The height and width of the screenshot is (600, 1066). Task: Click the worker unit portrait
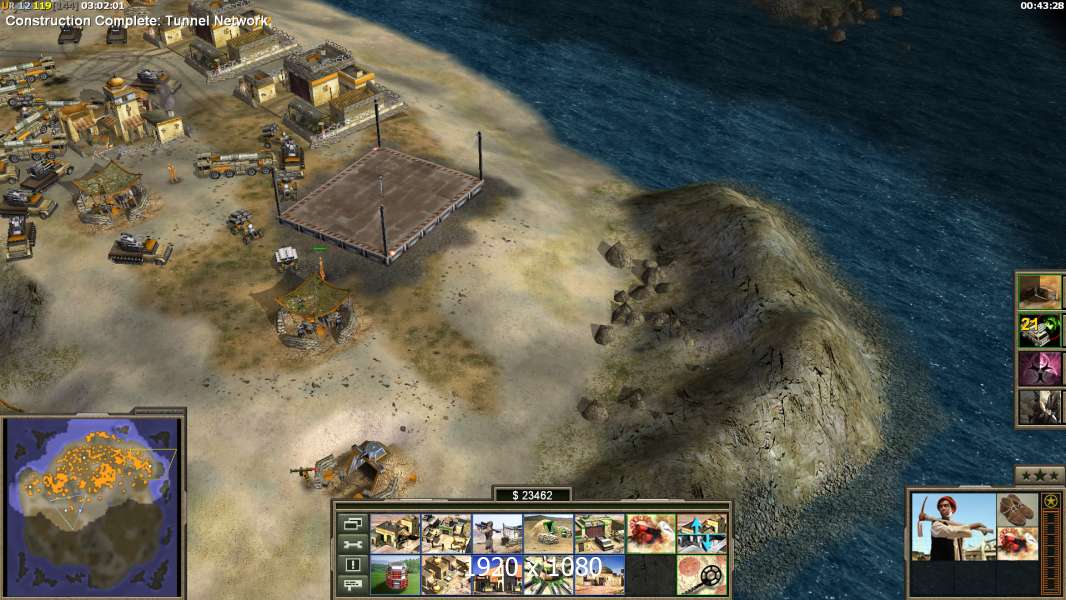click(x=953, y=526)
